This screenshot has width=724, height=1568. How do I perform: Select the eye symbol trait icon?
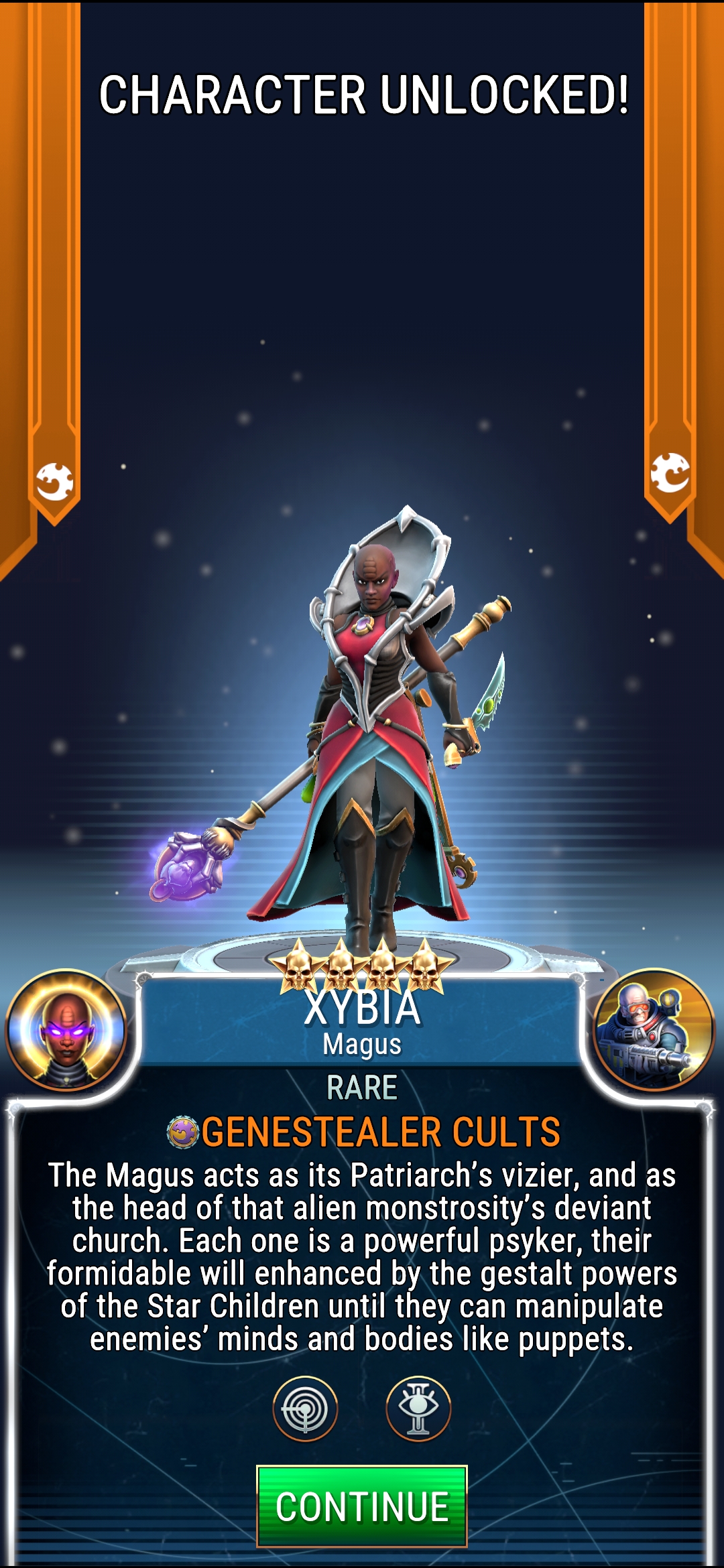coord(418,1409)
